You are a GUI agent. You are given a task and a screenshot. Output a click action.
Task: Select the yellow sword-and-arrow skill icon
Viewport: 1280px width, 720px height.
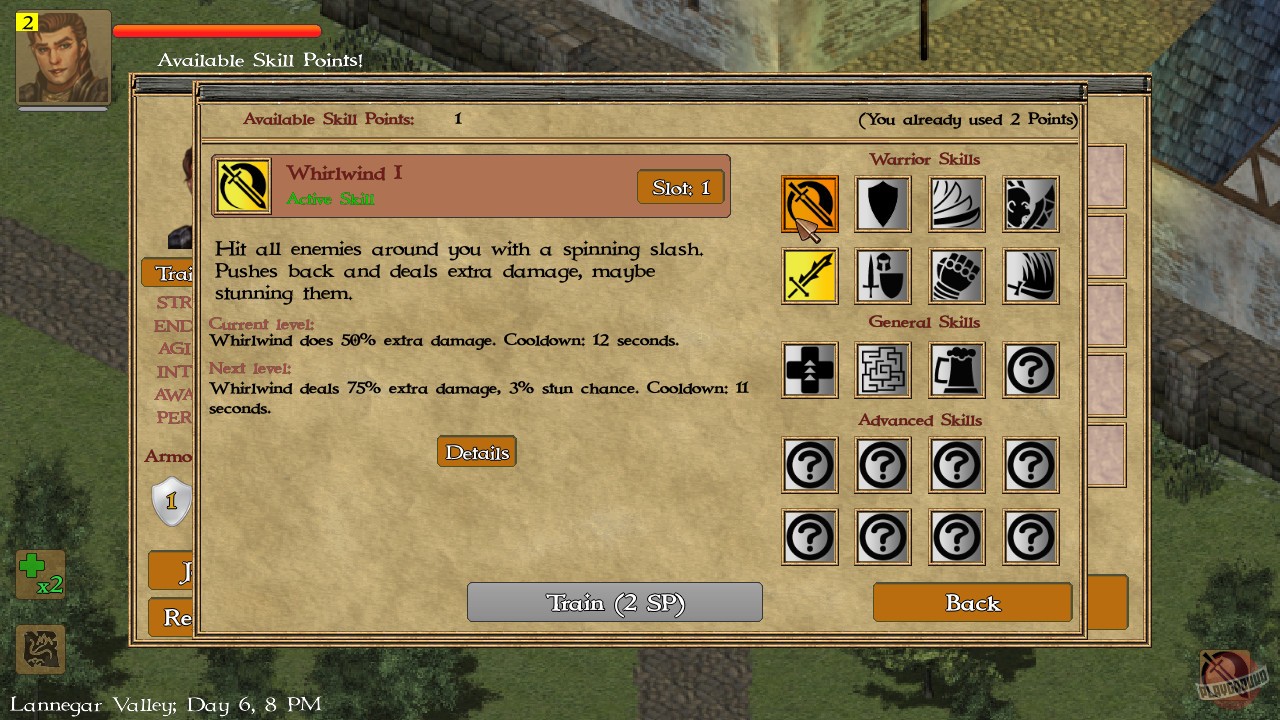(809, 276)
